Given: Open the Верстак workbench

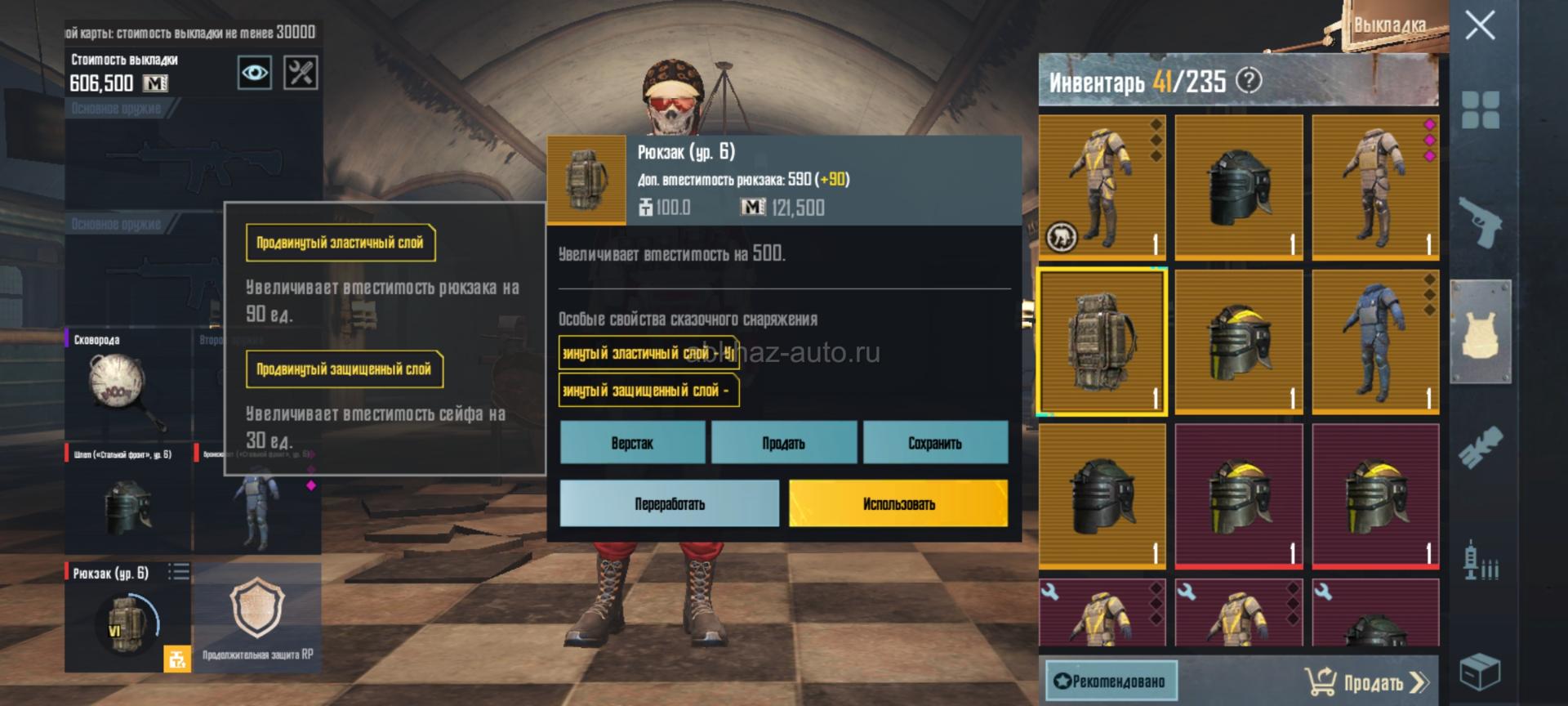Looking at the screenshot, I should (x=632, y=443).
